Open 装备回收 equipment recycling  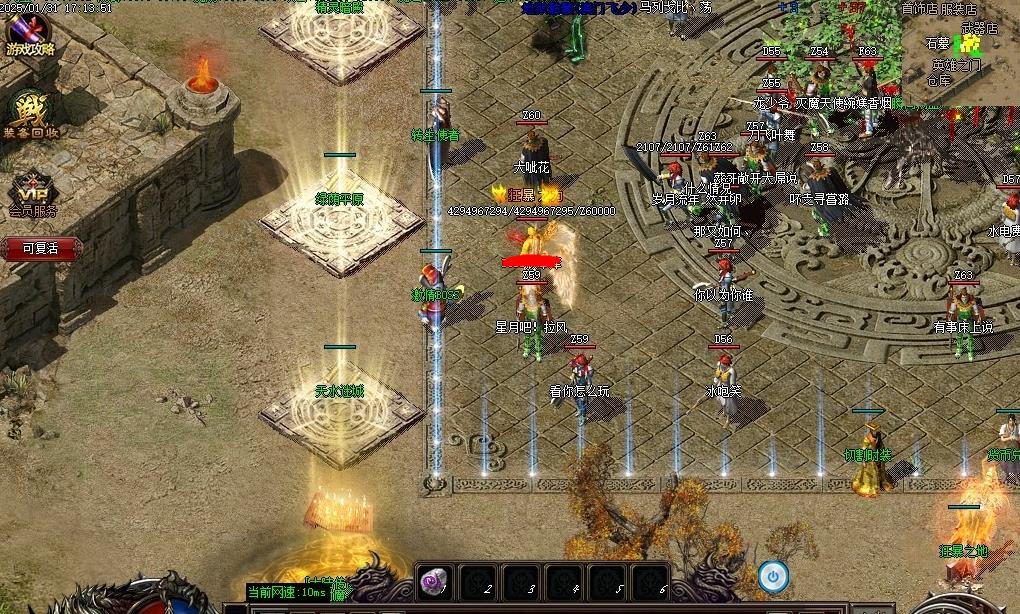(30, 114)
